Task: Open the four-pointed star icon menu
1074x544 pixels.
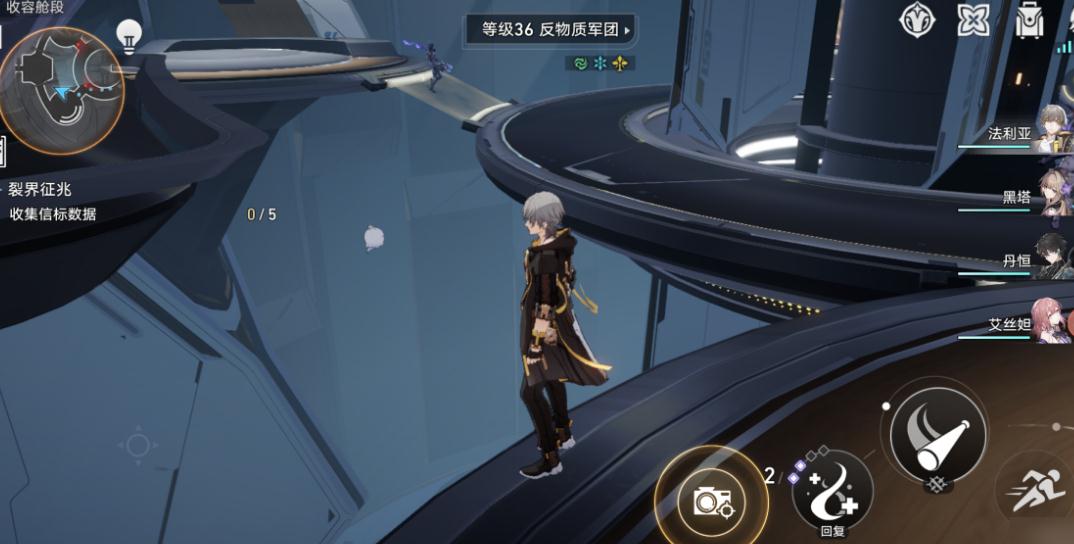Action: [973, 20]
